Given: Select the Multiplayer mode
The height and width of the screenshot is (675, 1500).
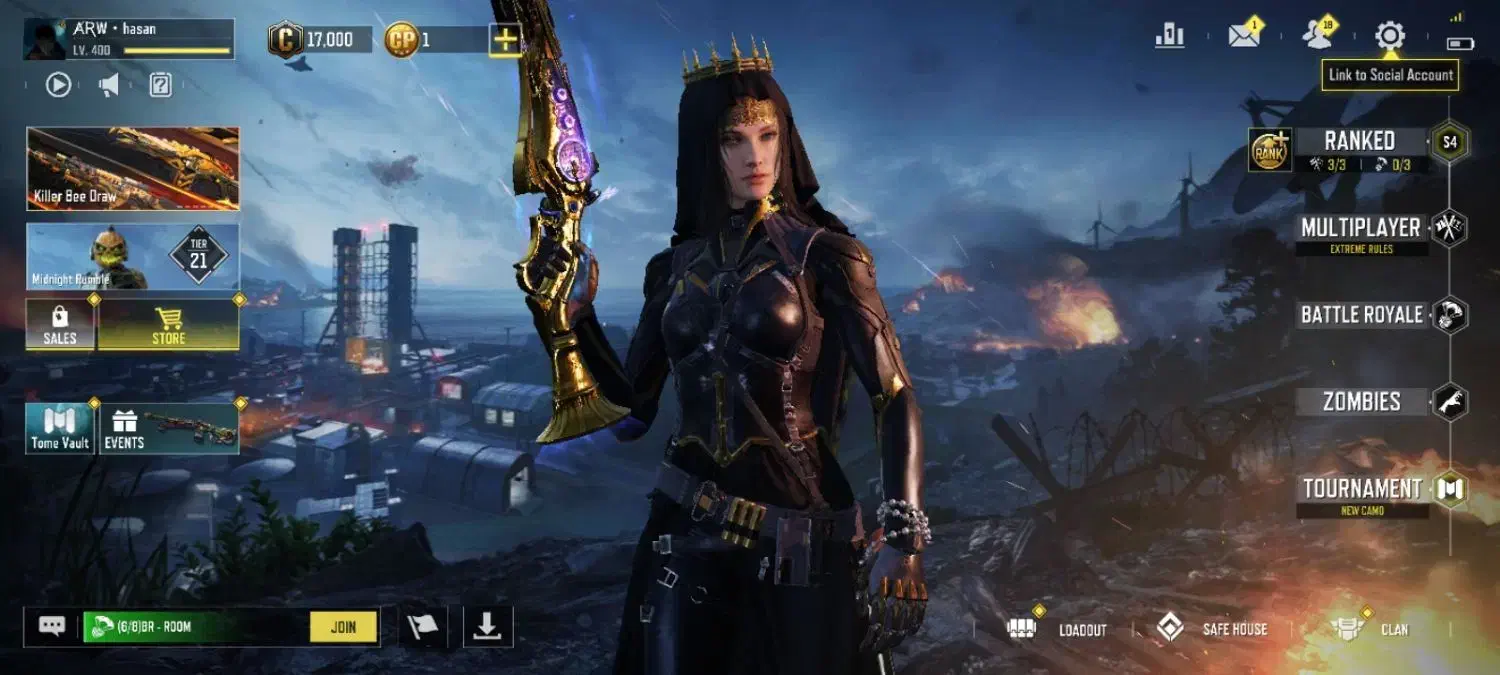Looking at the screenshot, I should (1361, 228).
